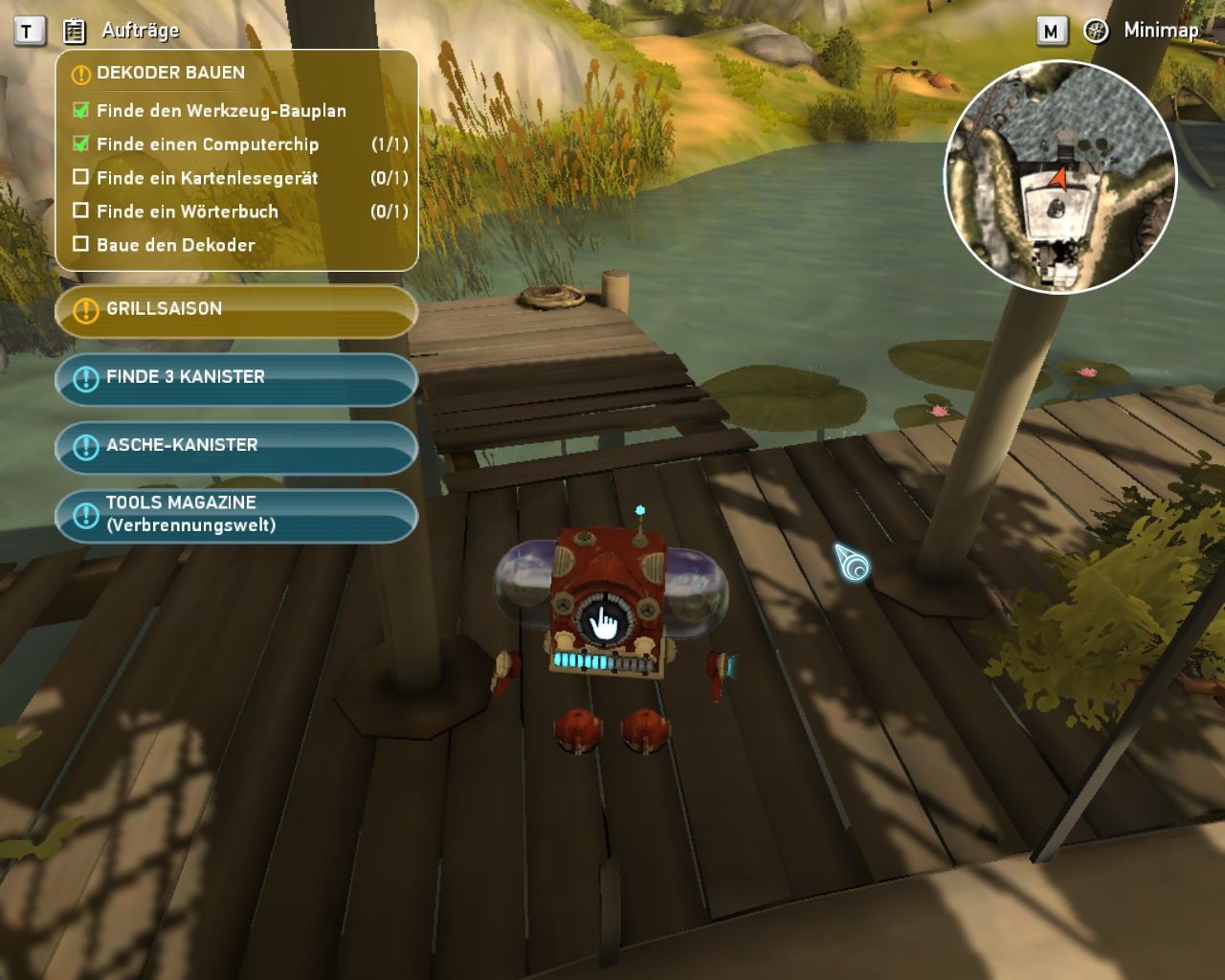1225x980 pixels.
Task: Open the Aufträge quest list icon
Action: click(74, 32)
